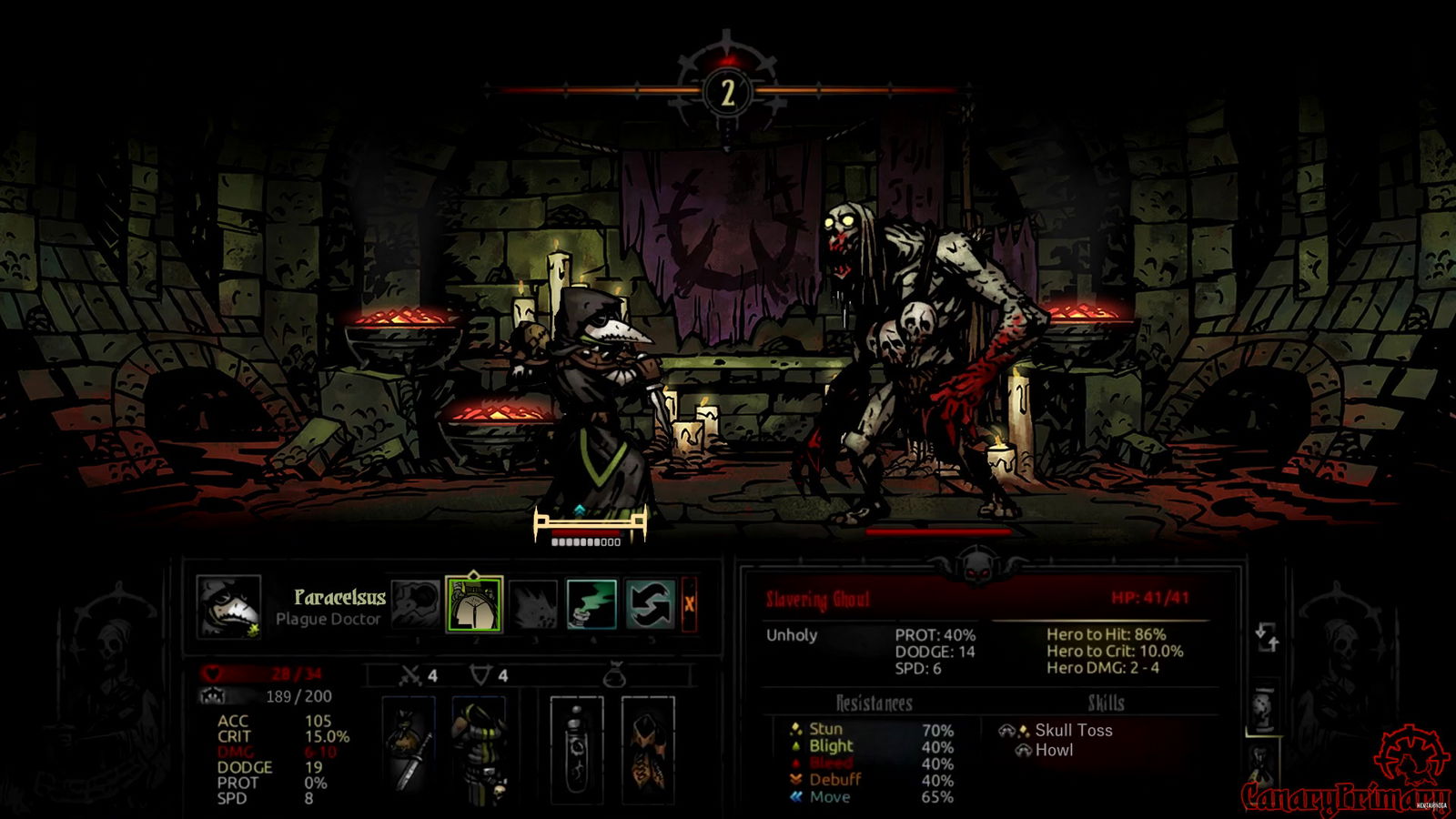Click the two-arrow swap icon beside monster panel
This screenshot has width=1456, height=819.
click(1268, 637)
